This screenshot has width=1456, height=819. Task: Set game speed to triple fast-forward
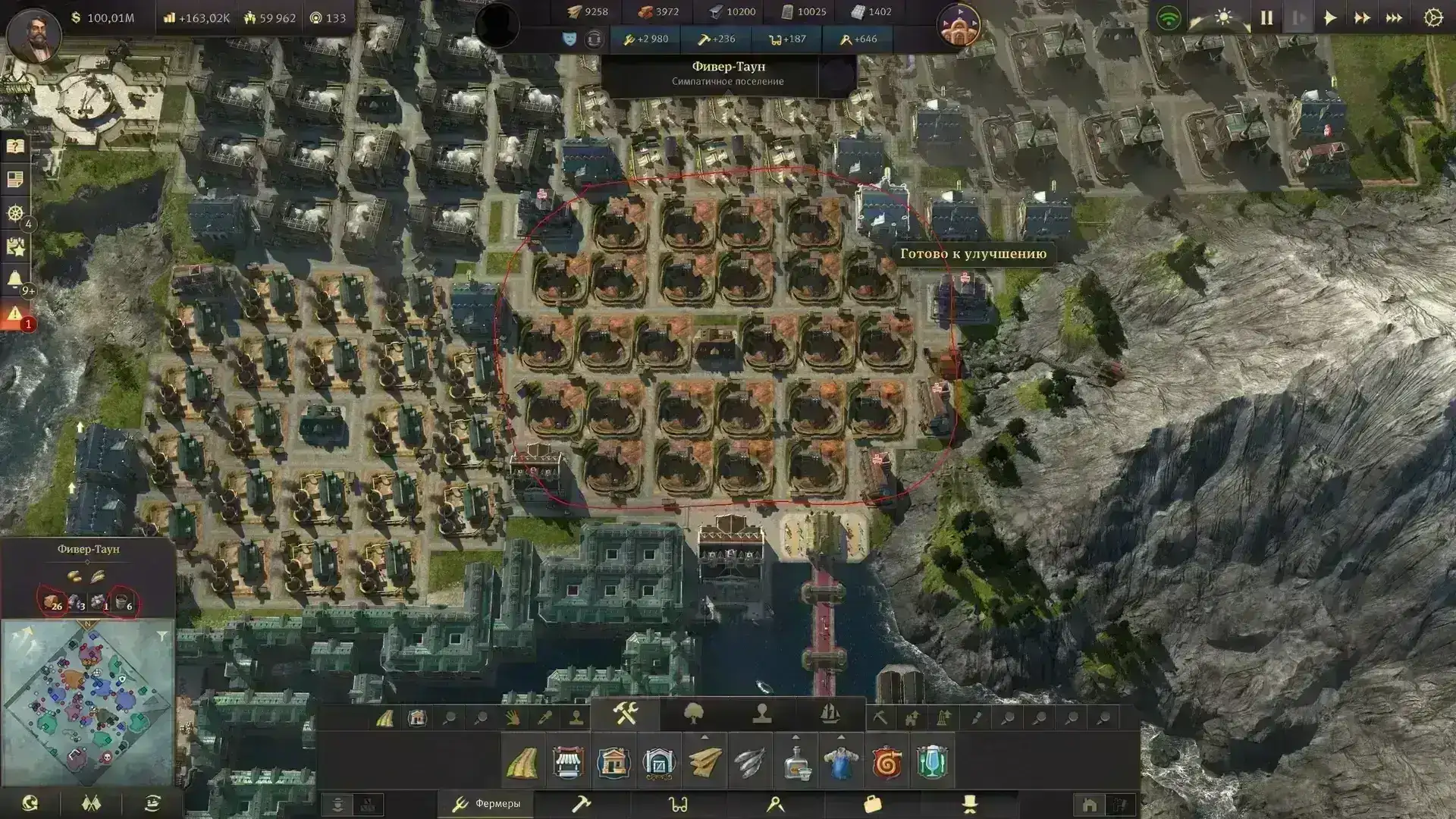pyautogui.click(x=1394, y=18)
